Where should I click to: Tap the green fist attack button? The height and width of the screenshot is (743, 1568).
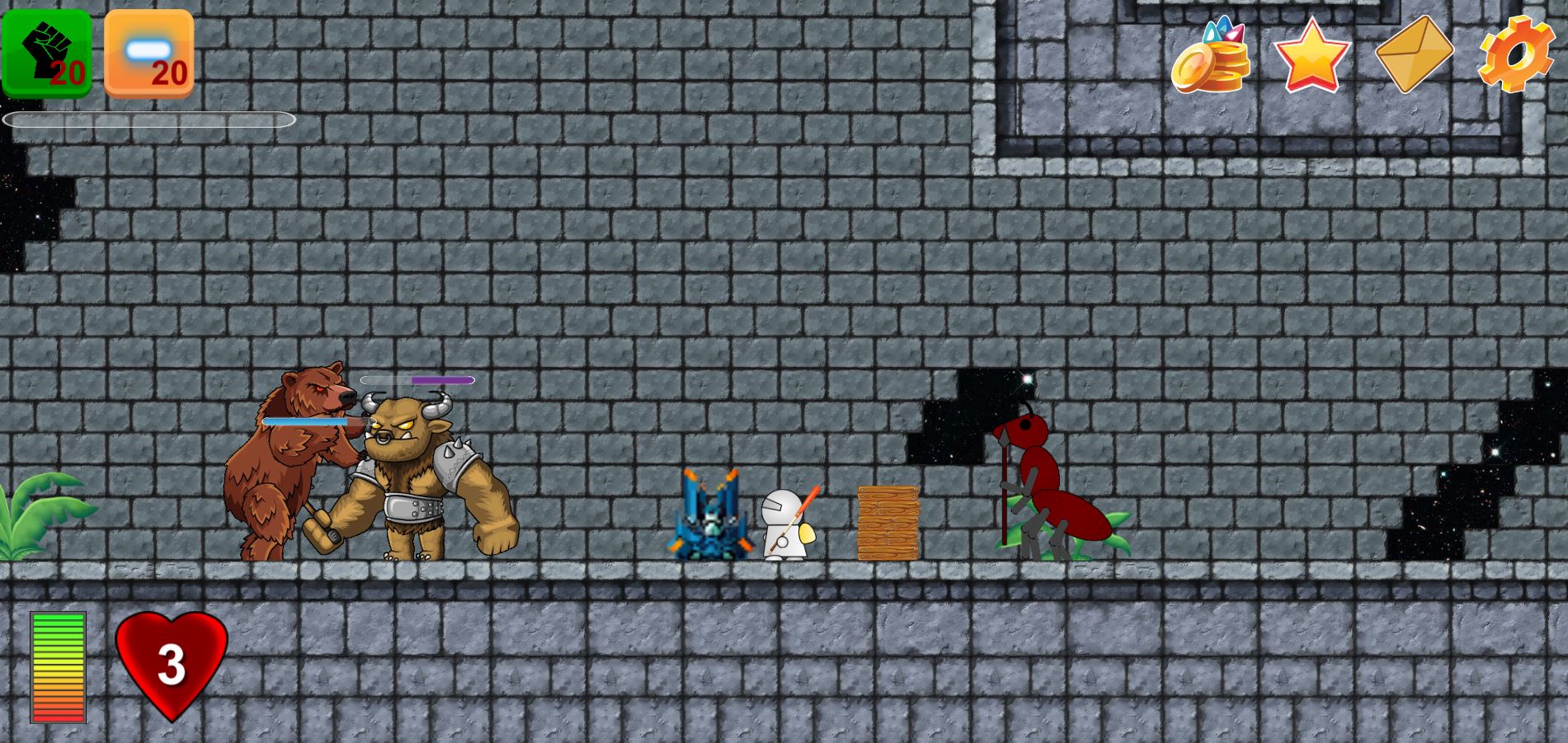click(46, 54)
